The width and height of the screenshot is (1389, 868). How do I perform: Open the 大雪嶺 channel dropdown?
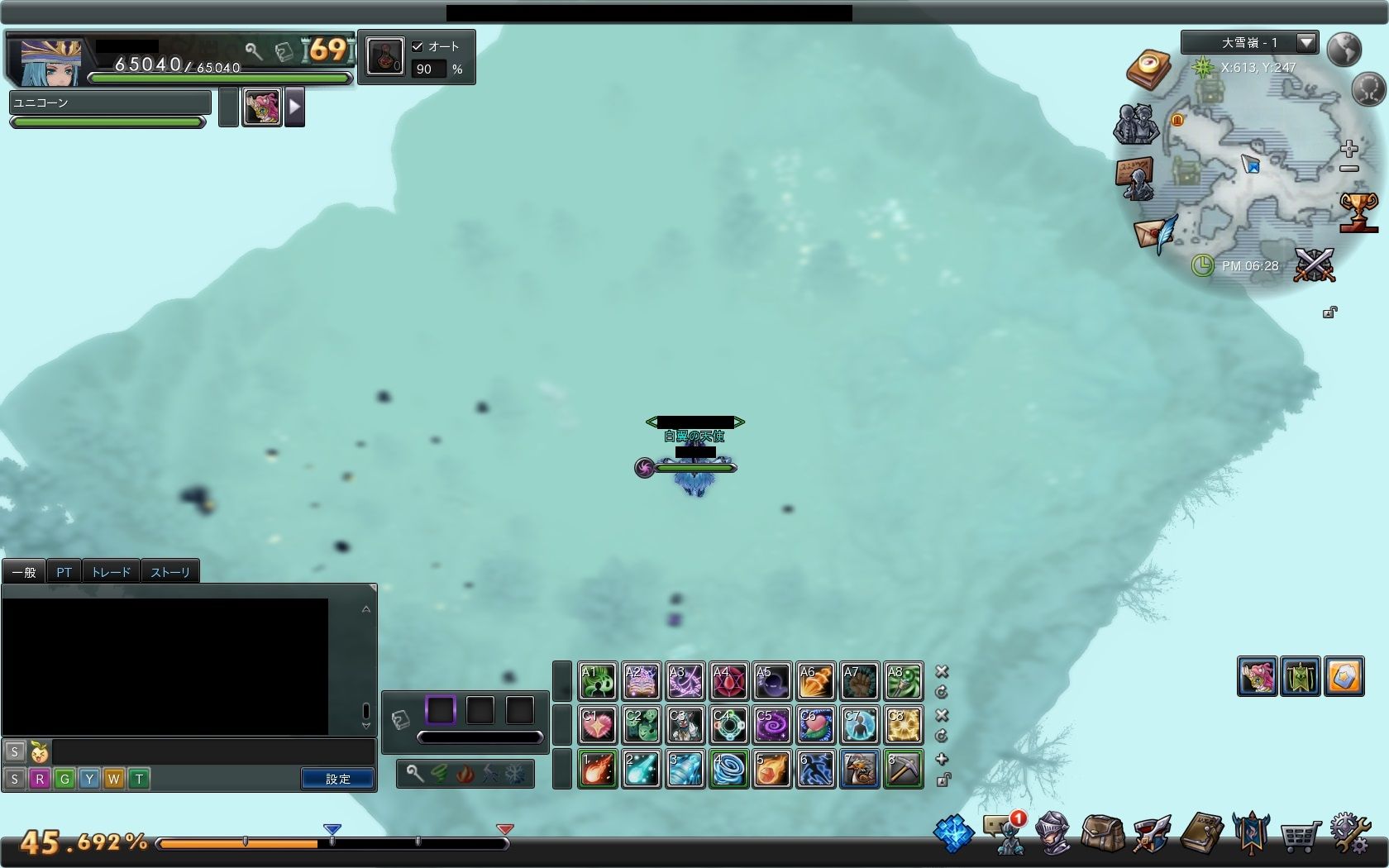(x=1306, y=42)
